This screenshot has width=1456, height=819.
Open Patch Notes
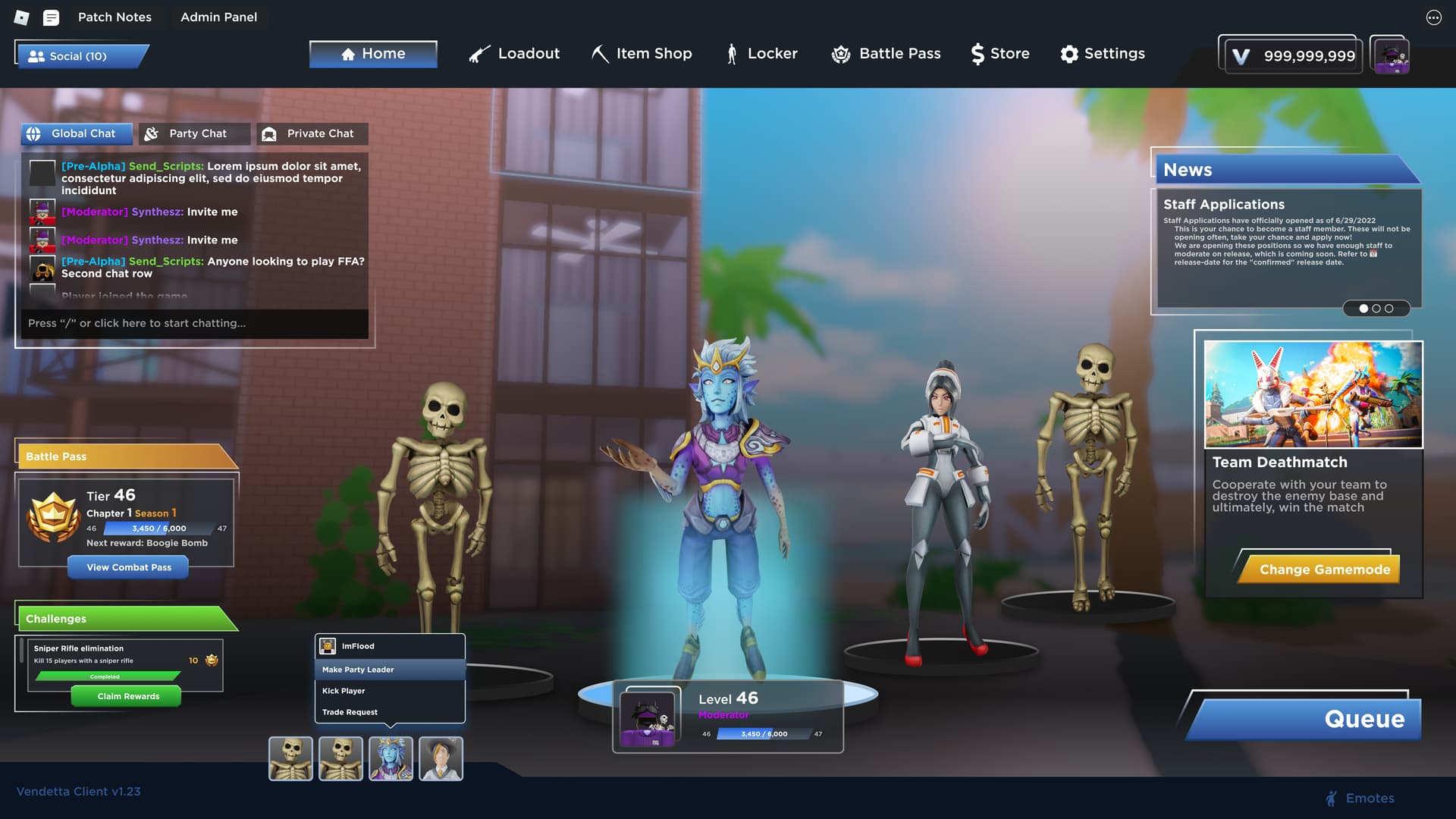pyautogui.click(x=115, y=17)
